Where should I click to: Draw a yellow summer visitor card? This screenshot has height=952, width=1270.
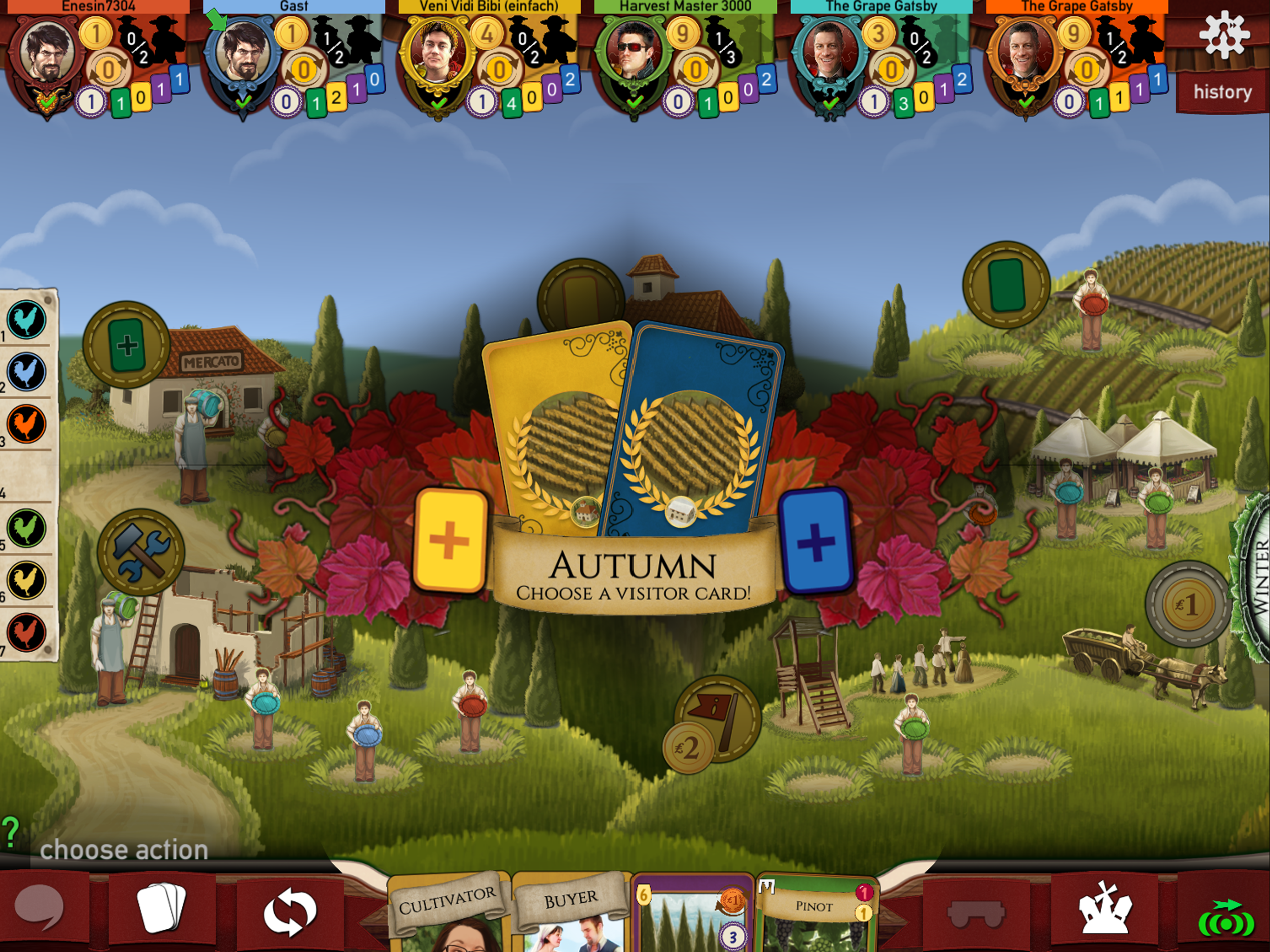[450, 540]
